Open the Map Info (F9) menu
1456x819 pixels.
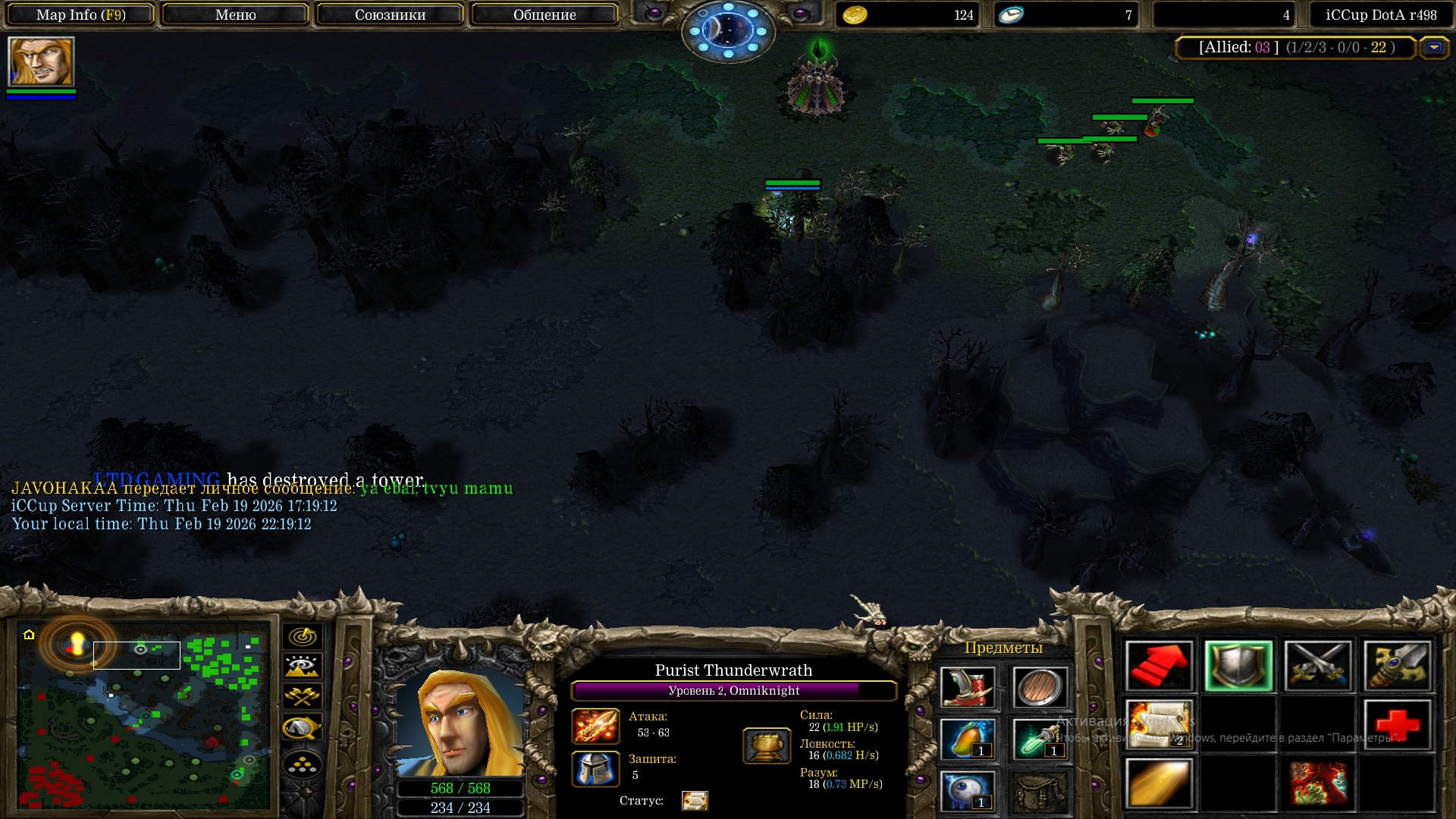pyautogui.click(x=81, y=14)
